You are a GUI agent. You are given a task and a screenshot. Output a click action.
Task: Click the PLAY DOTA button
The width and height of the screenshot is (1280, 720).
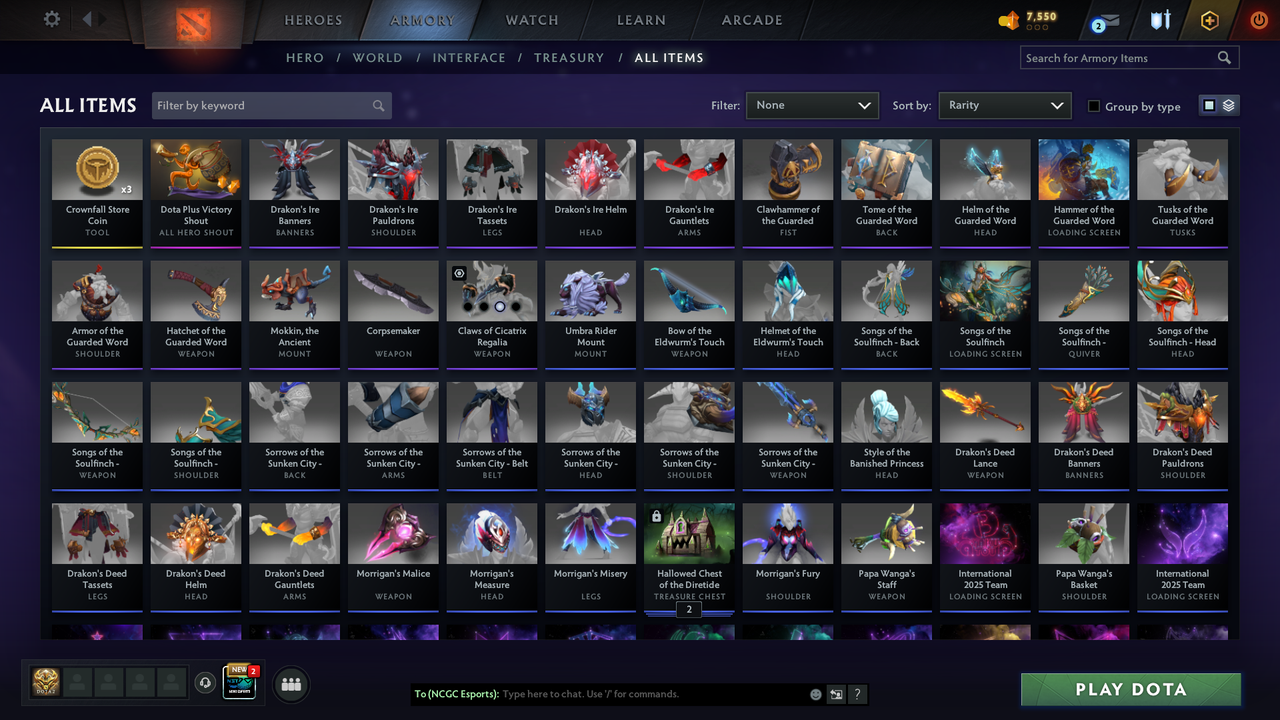pyautogui.click(x=1130, y=689)
